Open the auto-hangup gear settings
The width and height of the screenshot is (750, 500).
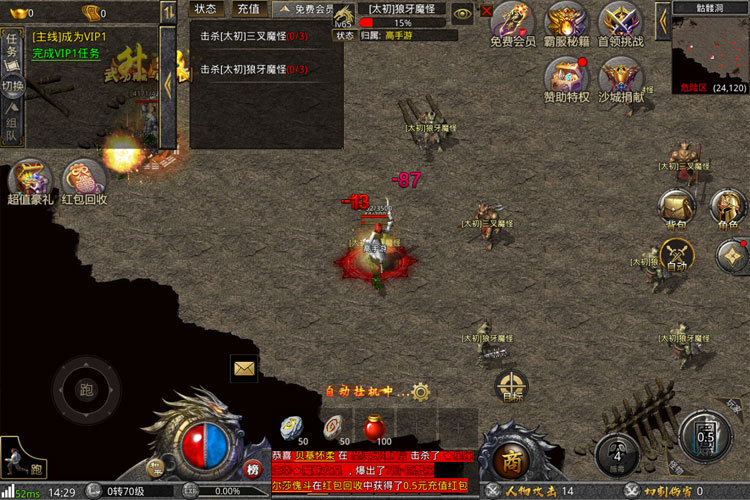point(421,392)
